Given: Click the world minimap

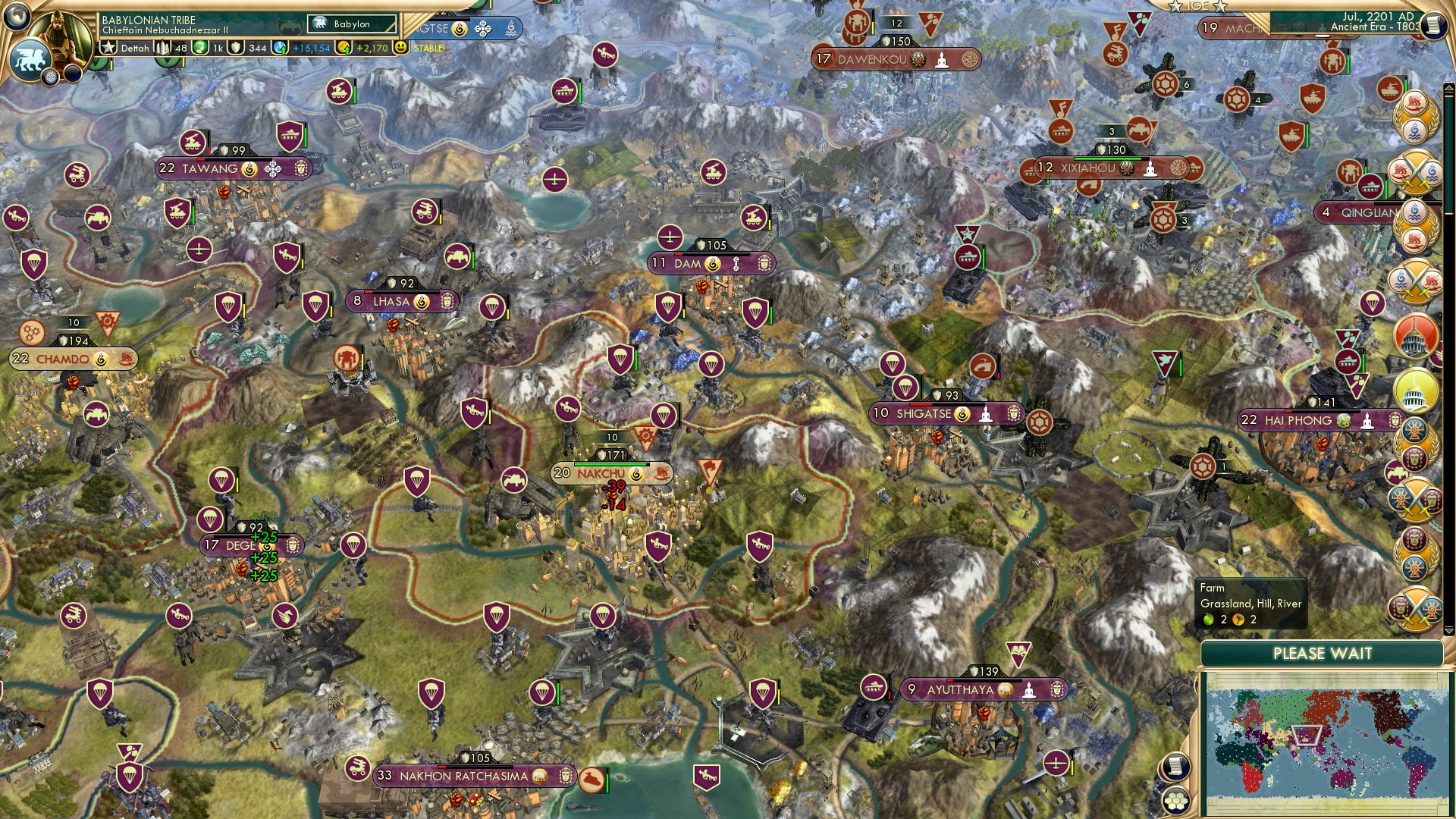Looking at the screenshot, I should [x=1323, y=743].
